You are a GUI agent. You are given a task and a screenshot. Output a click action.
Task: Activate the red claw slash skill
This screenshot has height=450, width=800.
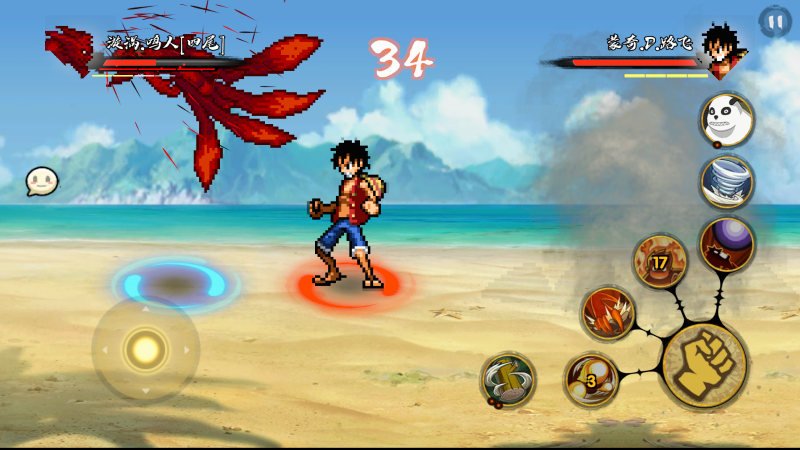click(x=608, y=313)
